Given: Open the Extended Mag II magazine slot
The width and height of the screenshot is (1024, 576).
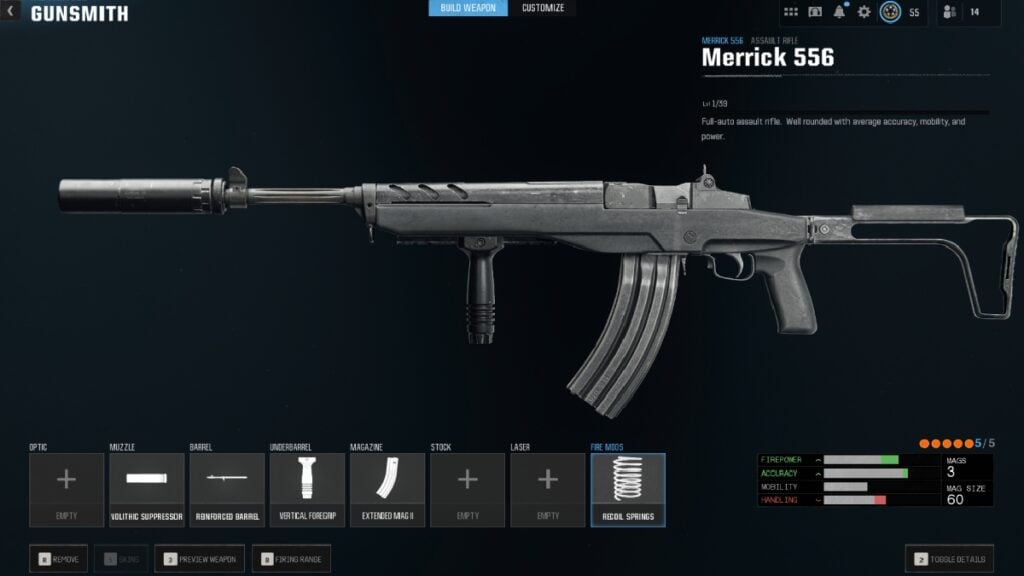Looking at the screenshot, I should tap(387, 489).
